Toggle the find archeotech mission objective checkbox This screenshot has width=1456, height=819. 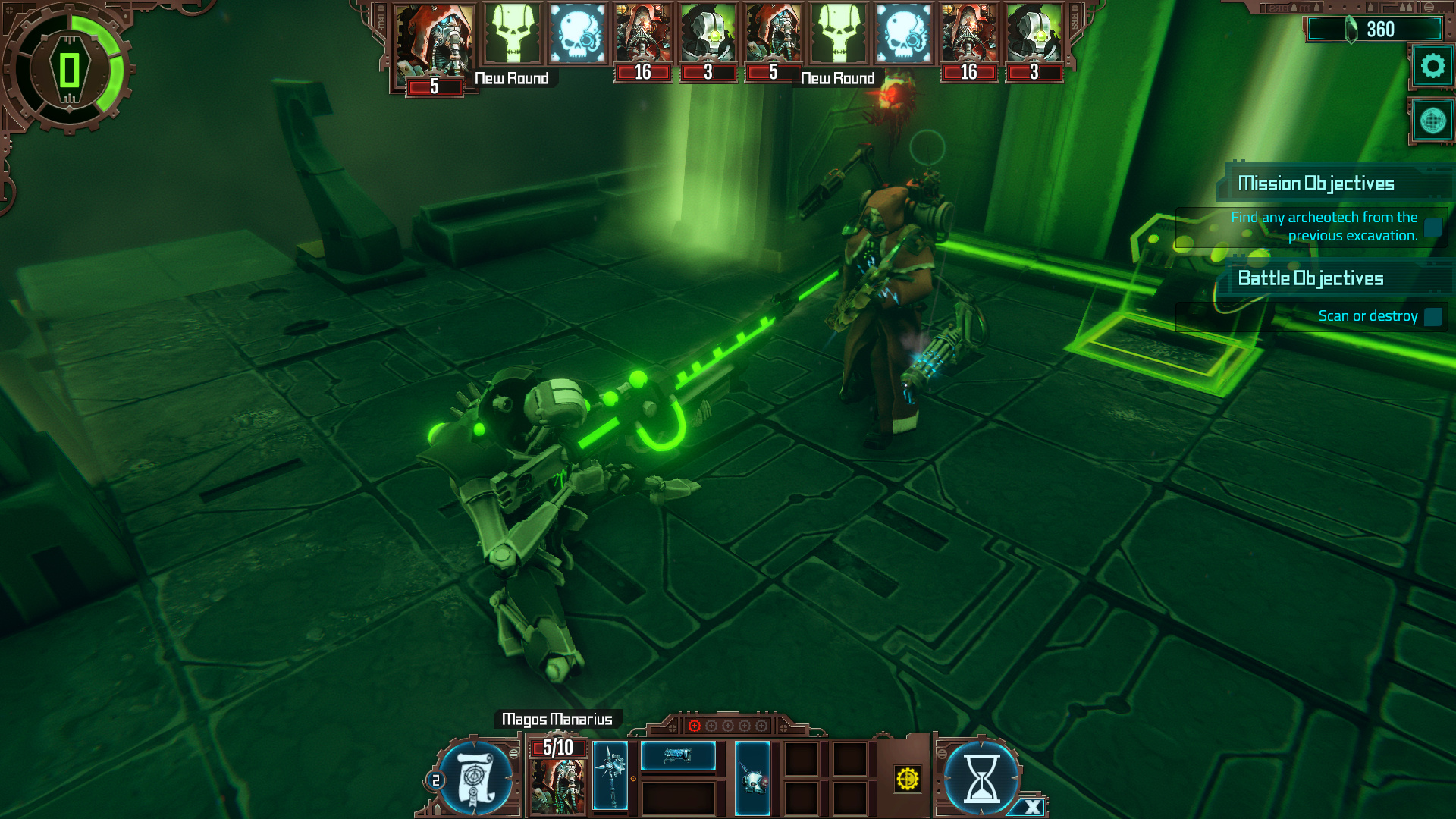click(1432, 227)
